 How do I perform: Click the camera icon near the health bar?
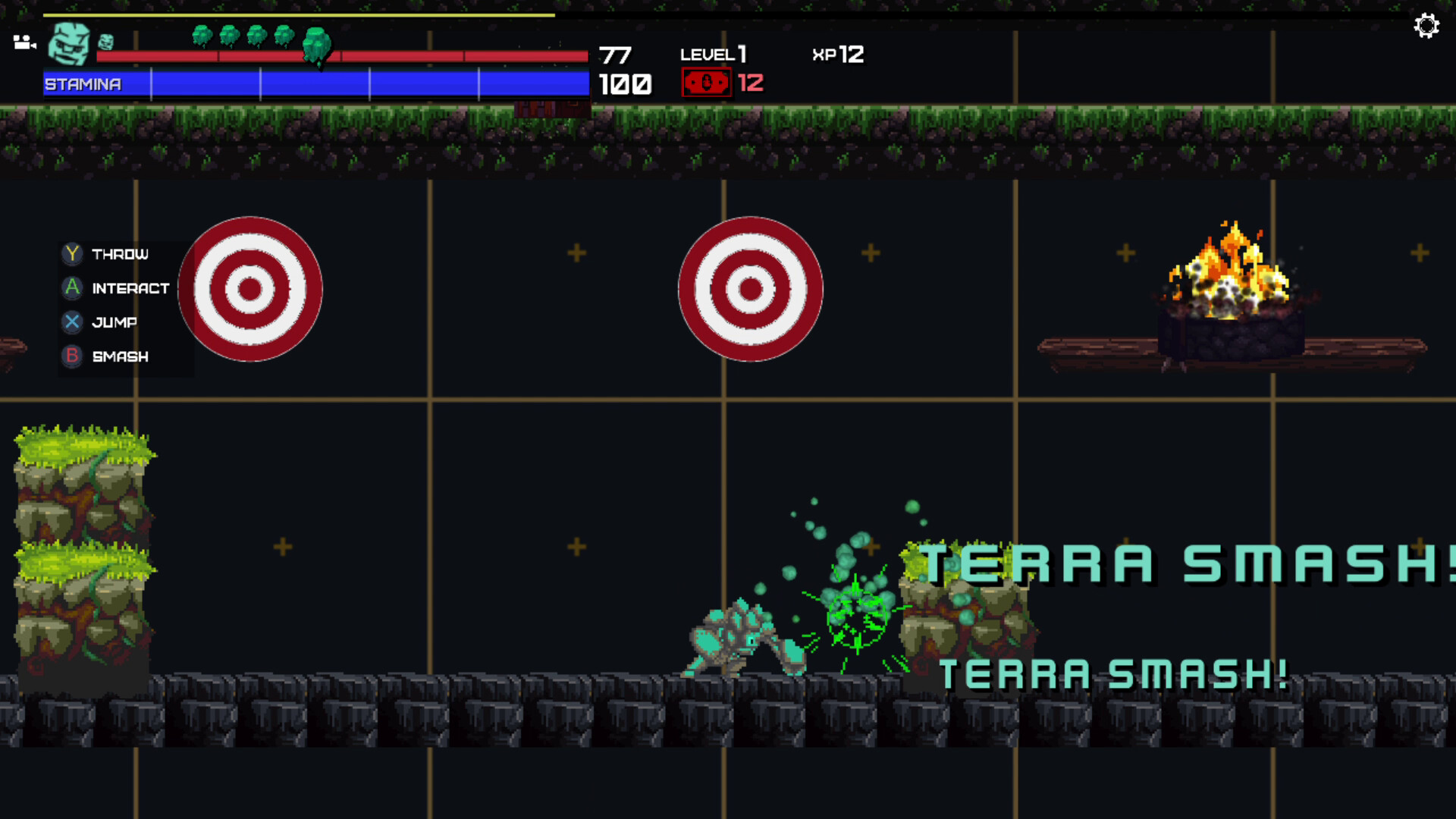[25, 41]
